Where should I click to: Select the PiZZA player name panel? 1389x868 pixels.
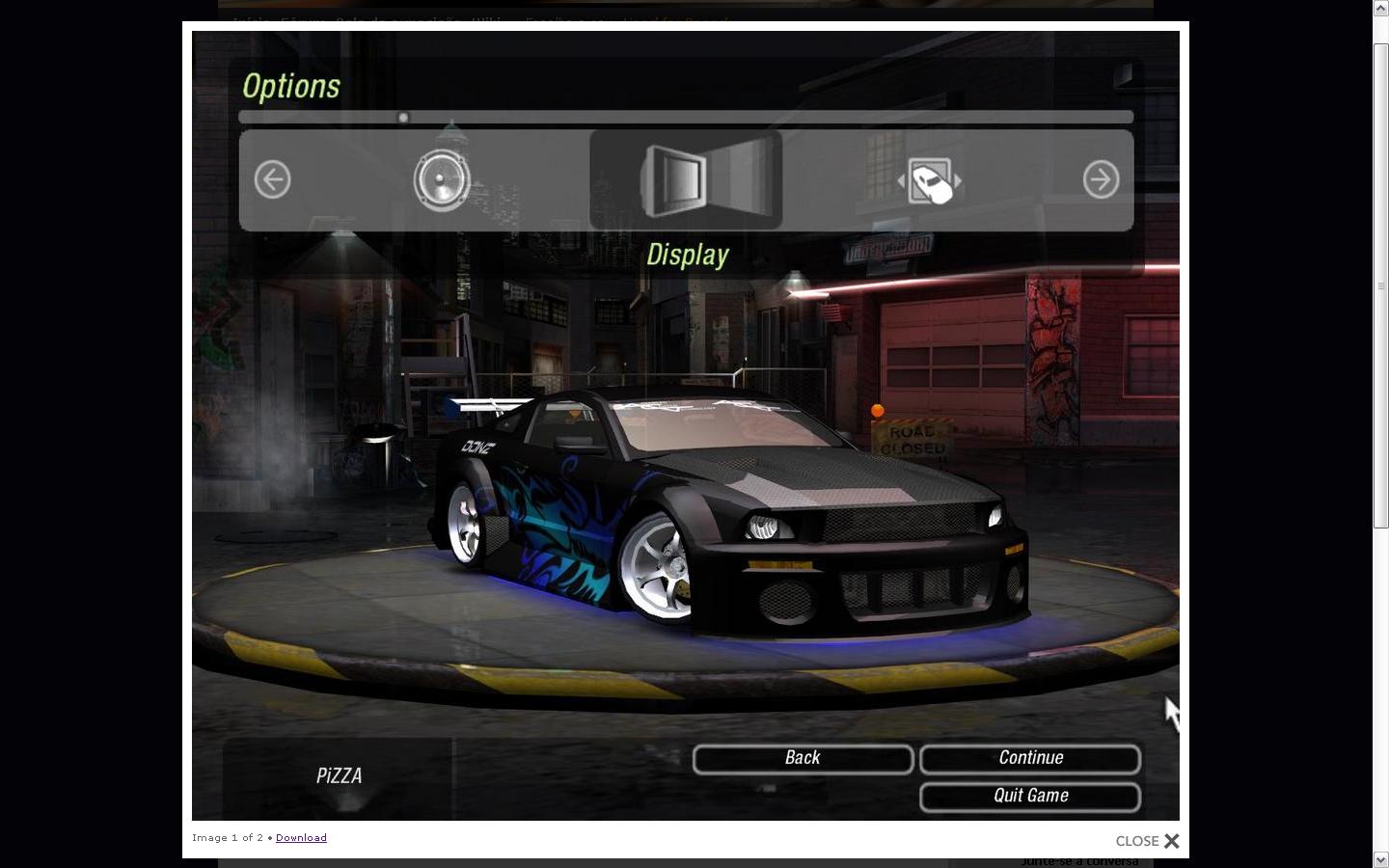coord(339,775)
